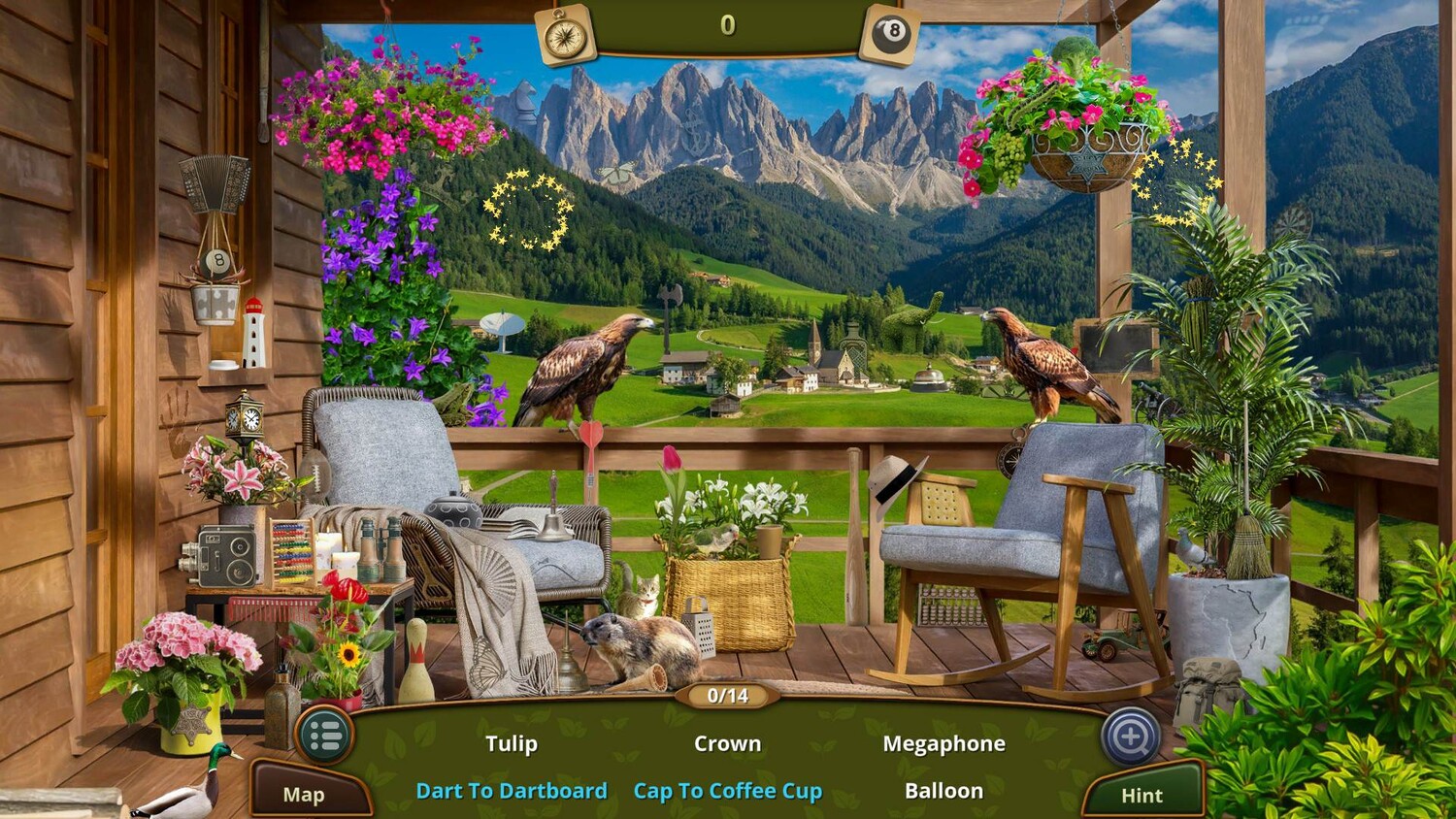Open the item list menu icon
1456x819 pixels.
(324, 737)
